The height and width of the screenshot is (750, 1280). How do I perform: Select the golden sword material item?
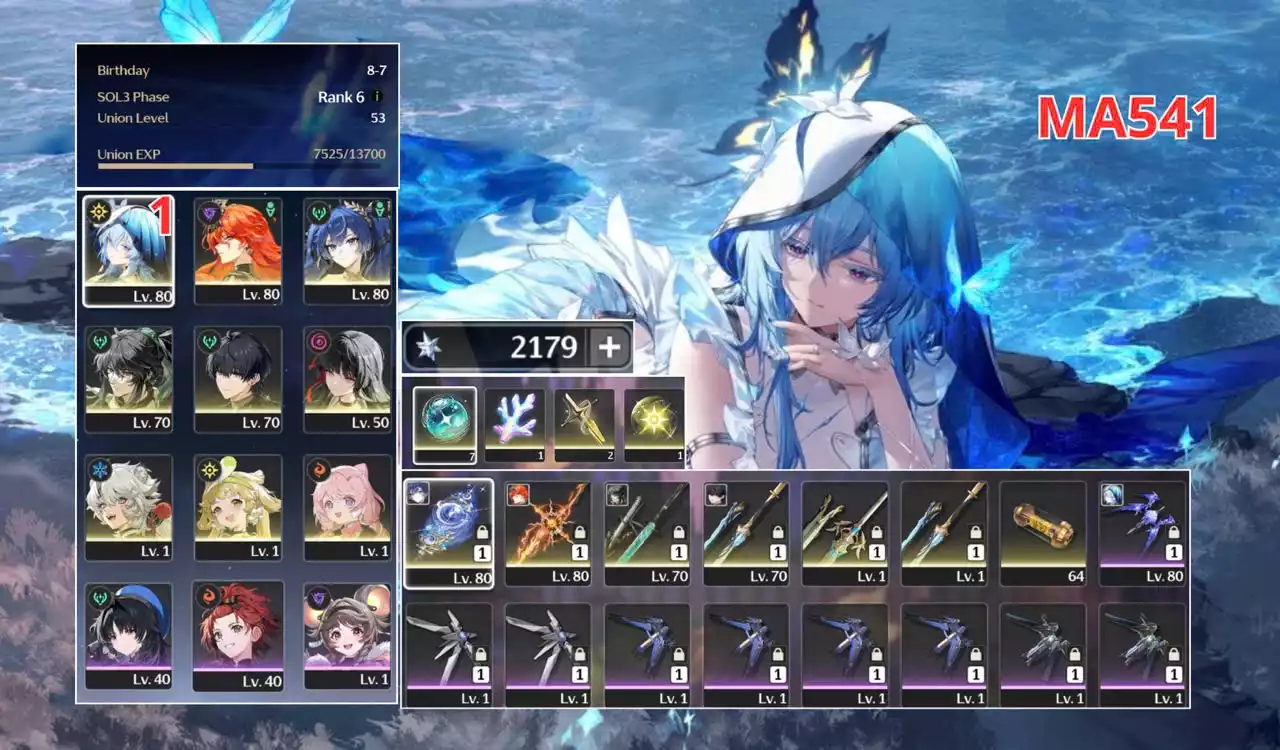[583, 420]
